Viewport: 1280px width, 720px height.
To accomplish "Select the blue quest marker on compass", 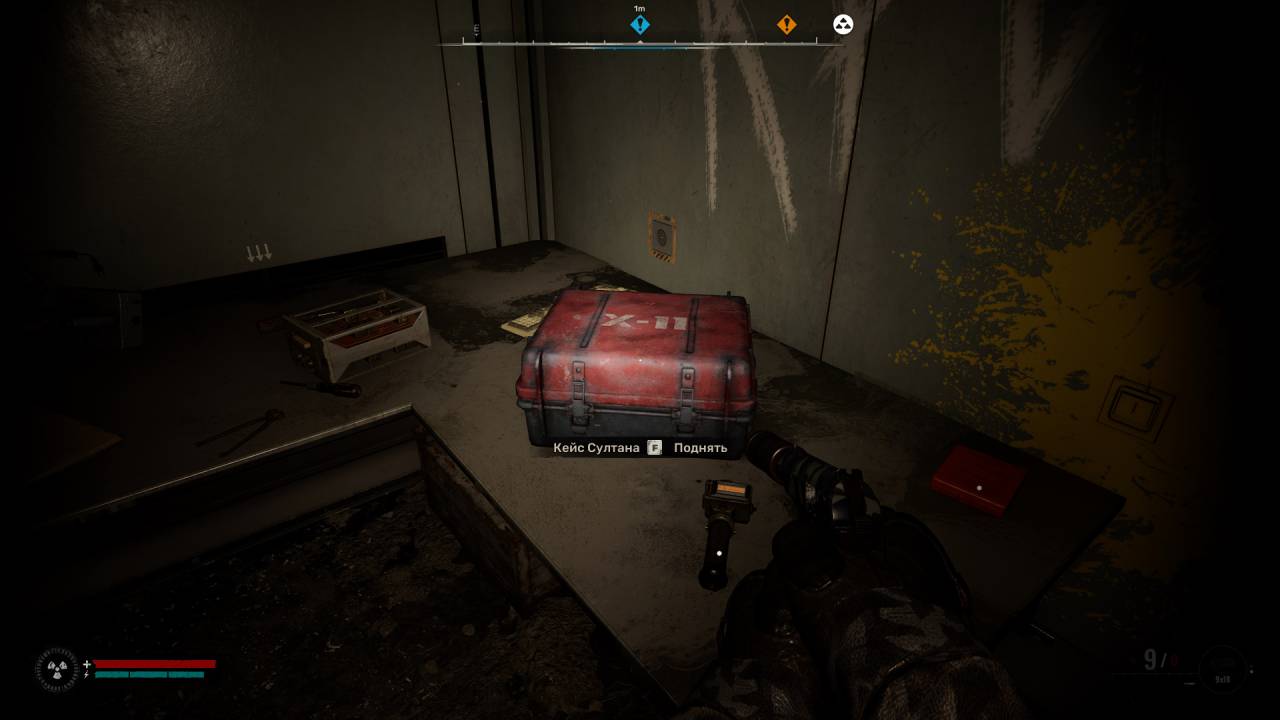I will [x=640, y=25].
